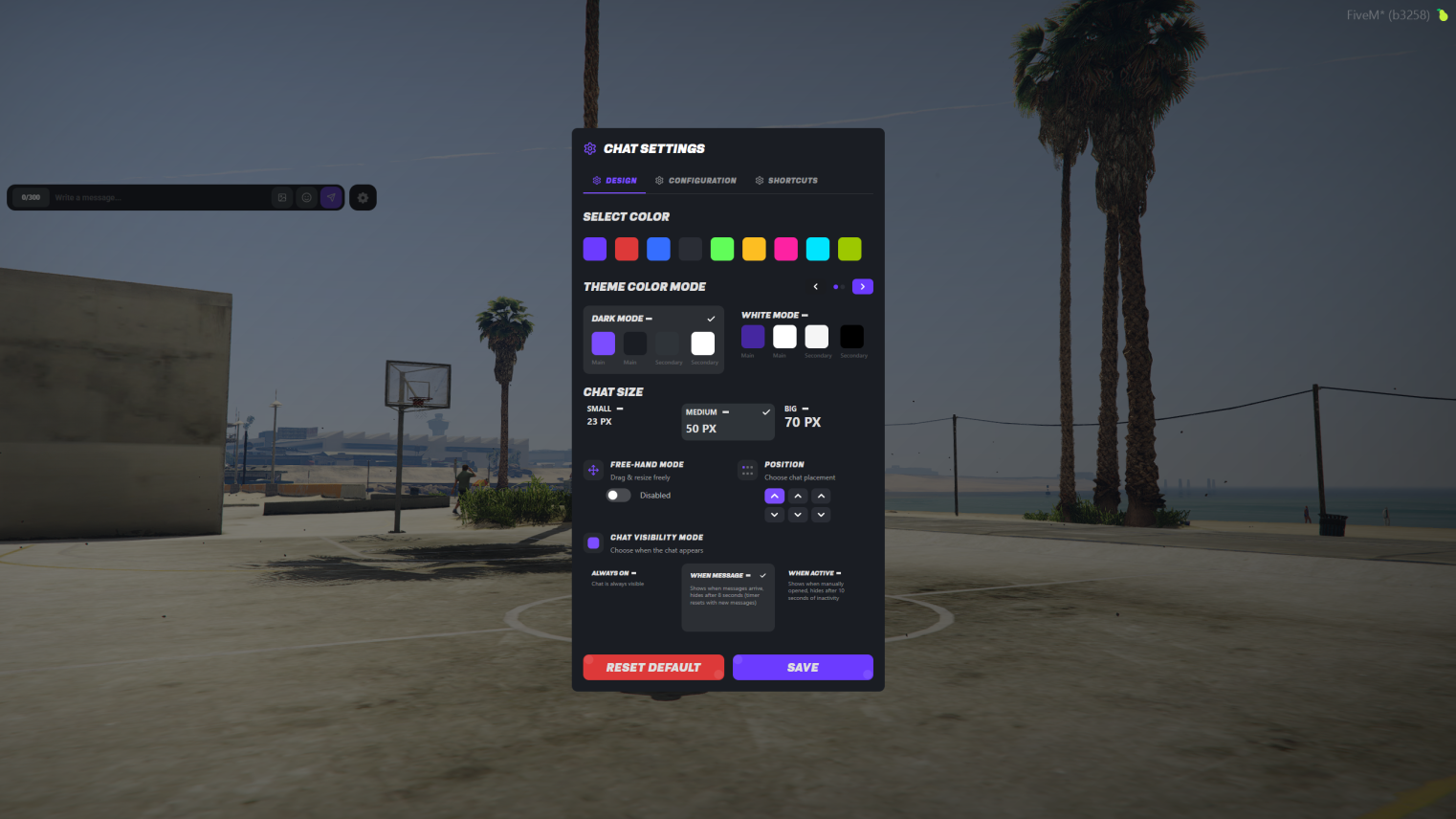Click the left chevron beside theme pagination

[815, 286]
